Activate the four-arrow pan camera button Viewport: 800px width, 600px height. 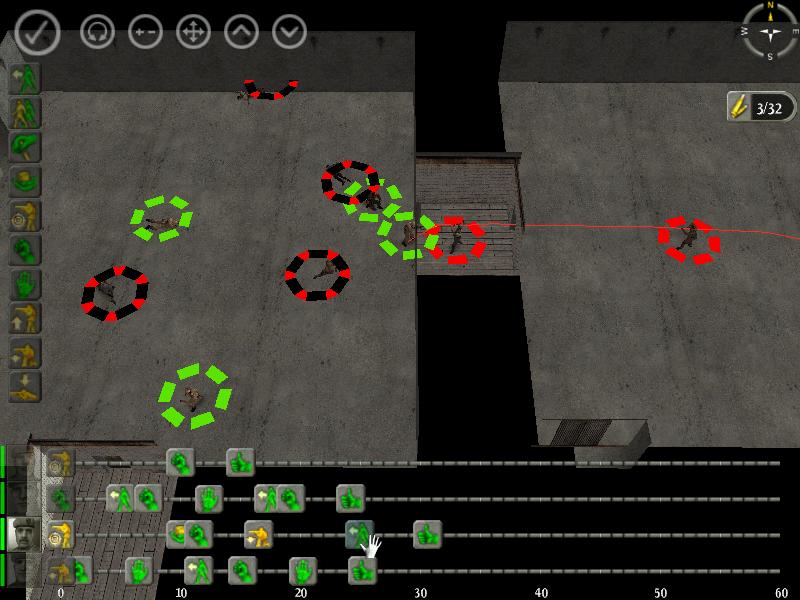[x=193, y=32]
